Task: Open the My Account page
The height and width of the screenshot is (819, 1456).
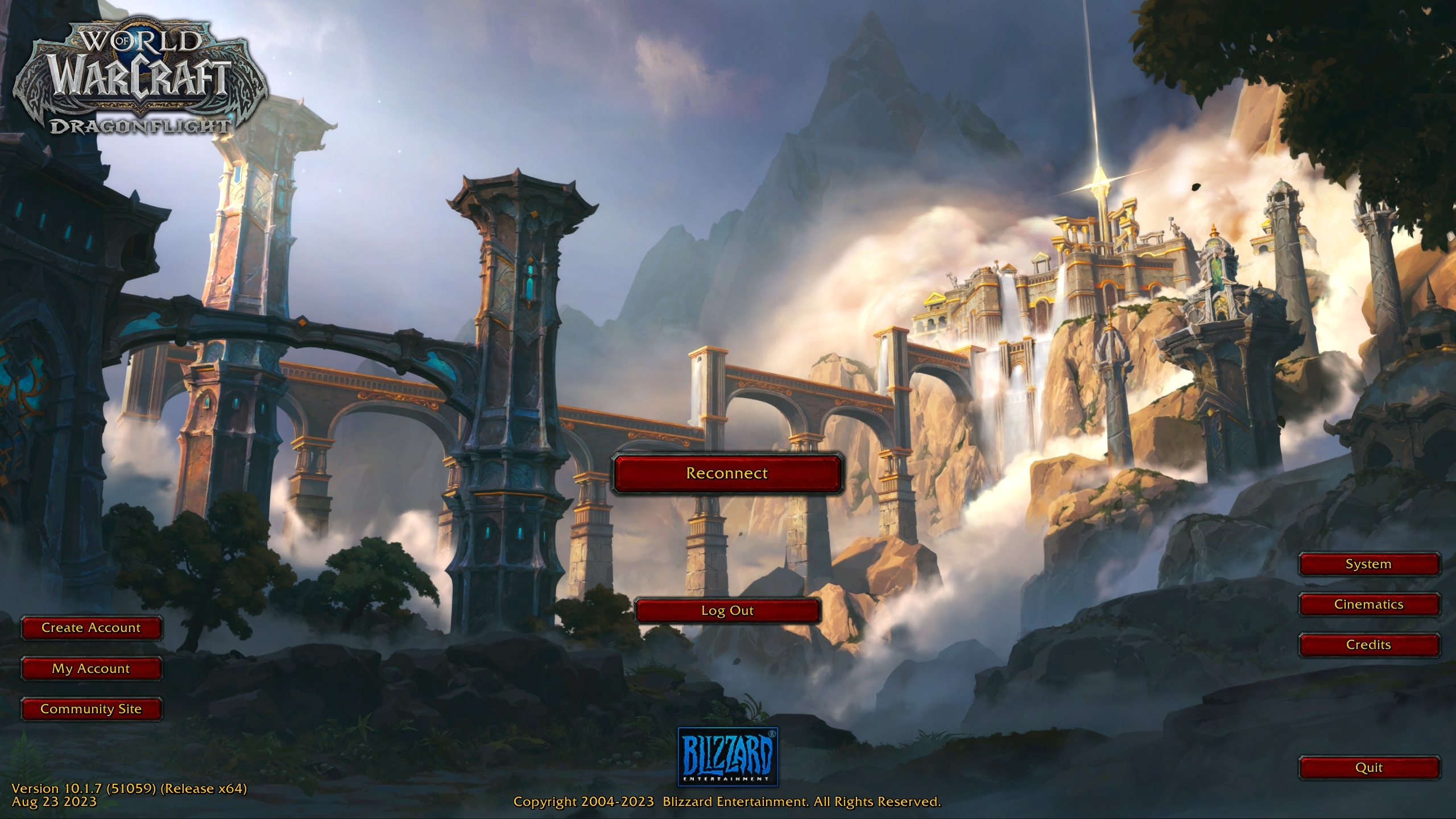Action: click(91, 668)
